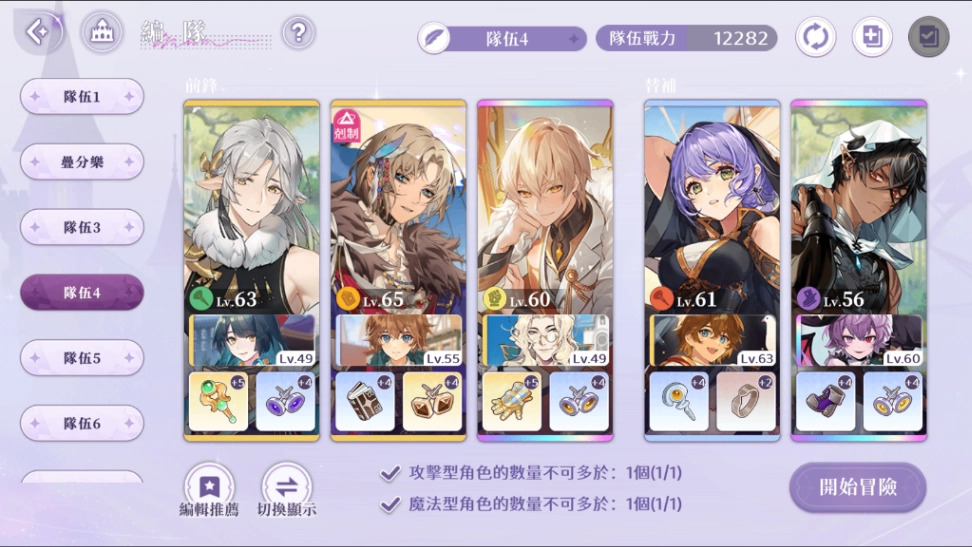Toggle the 切換顯示 display switch
Viewport: 972px width, 547px height.
pos(286,489)
